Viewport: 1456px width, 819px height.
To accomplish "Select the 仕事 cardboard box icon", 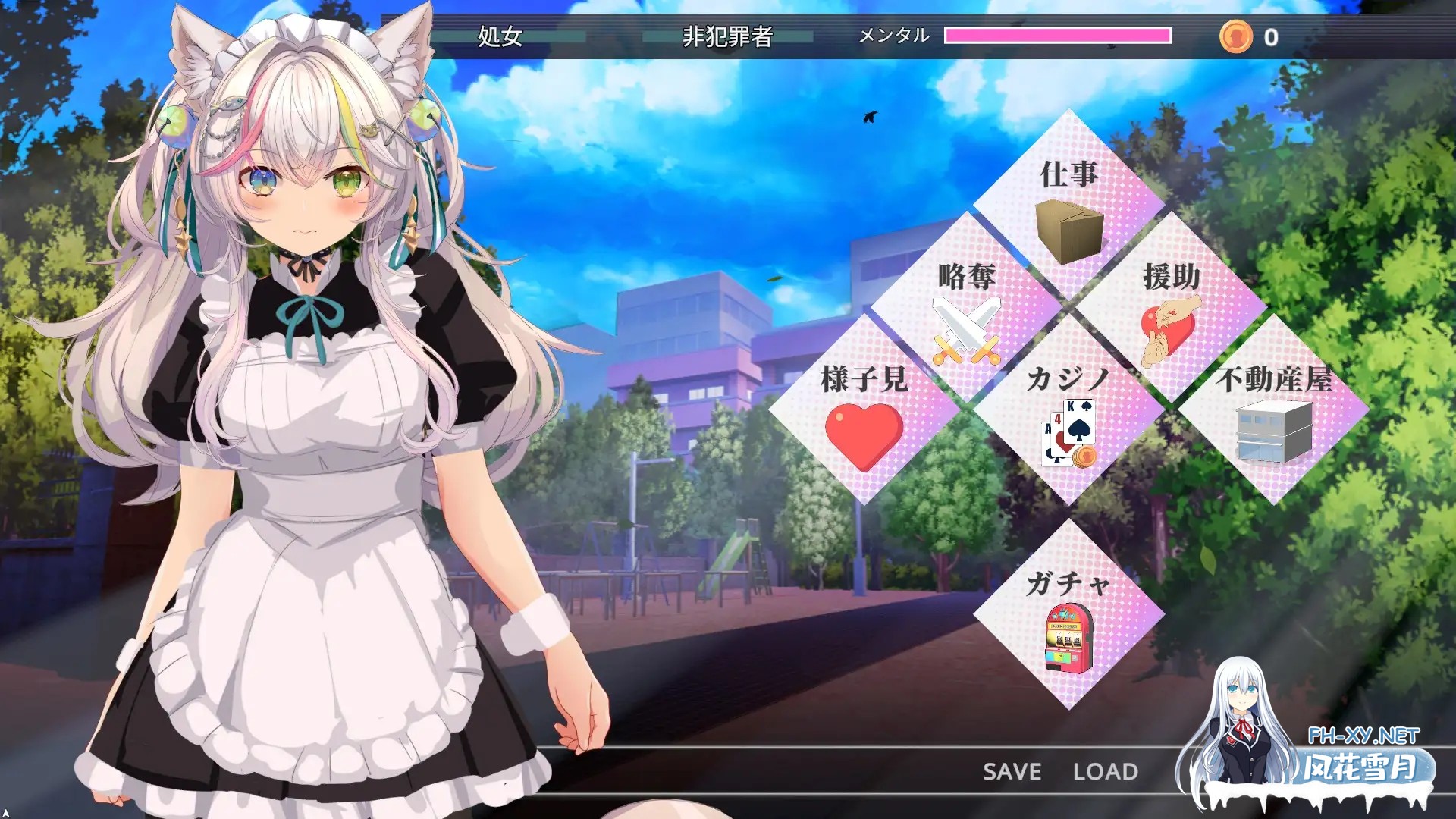I will pyautogui.click(x=1071, y=231).
